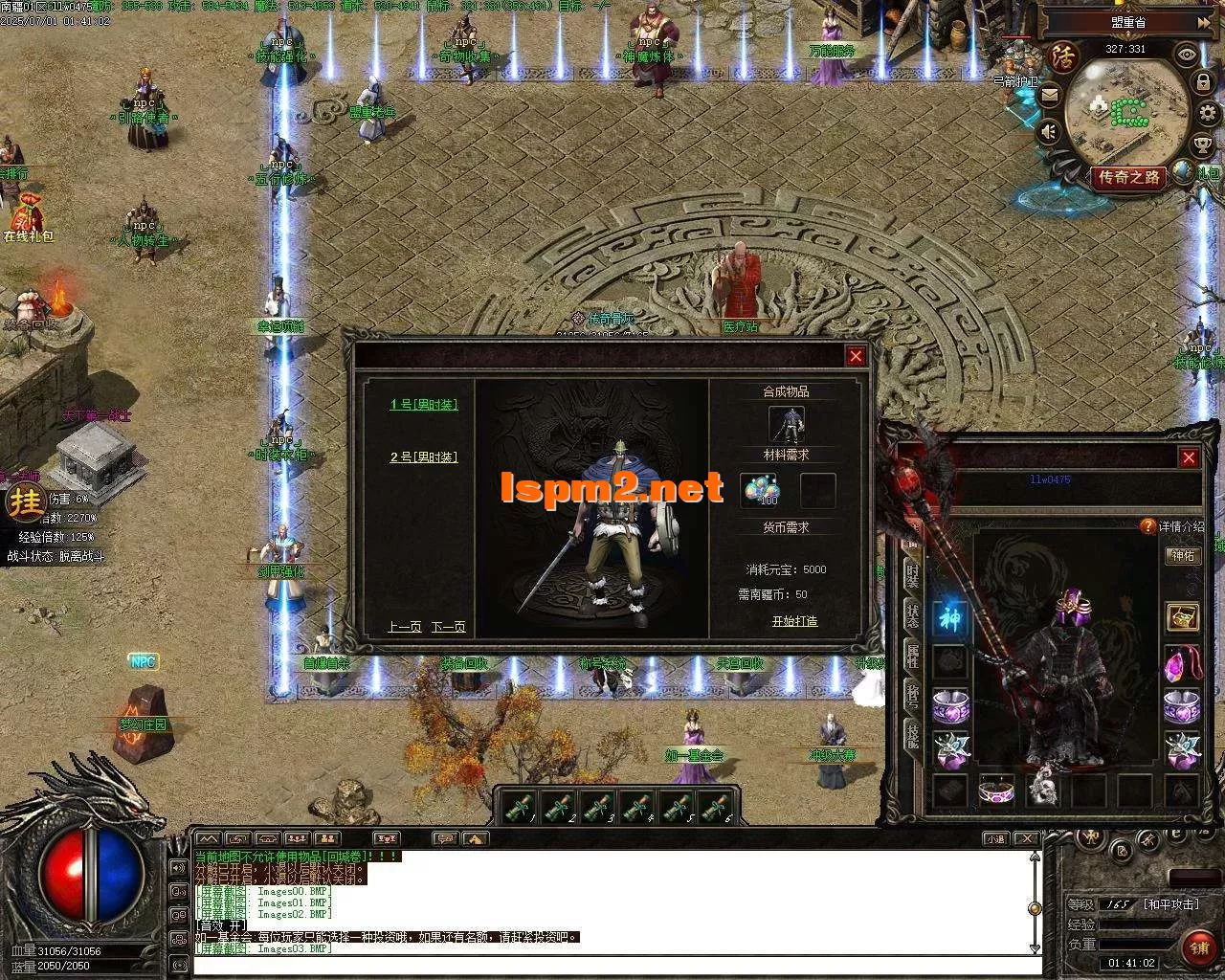Go to previous page with 上一页
Screen dimensions: 1225x980
pos(405,627)
